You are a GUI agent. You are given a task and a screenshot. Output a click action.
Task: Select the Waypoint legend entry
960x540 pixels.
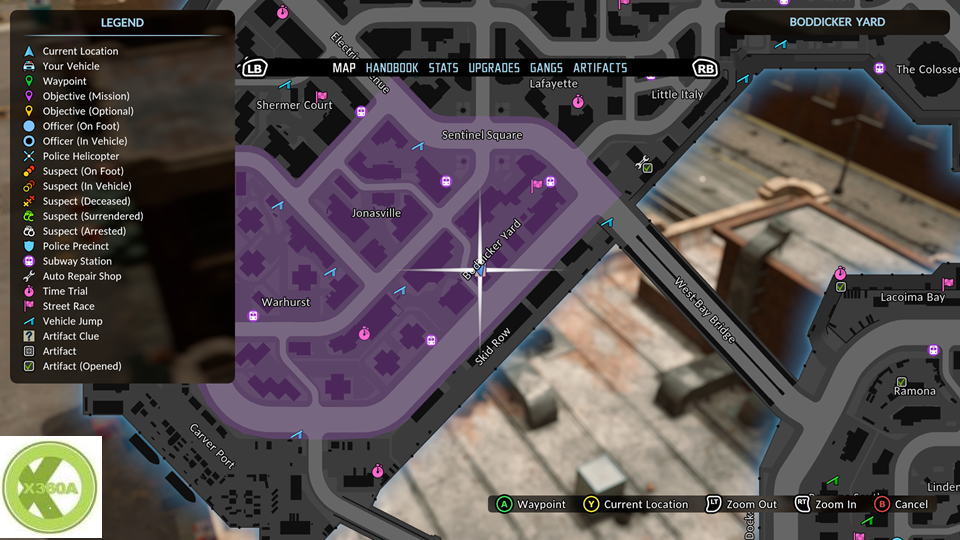[64, 81]
